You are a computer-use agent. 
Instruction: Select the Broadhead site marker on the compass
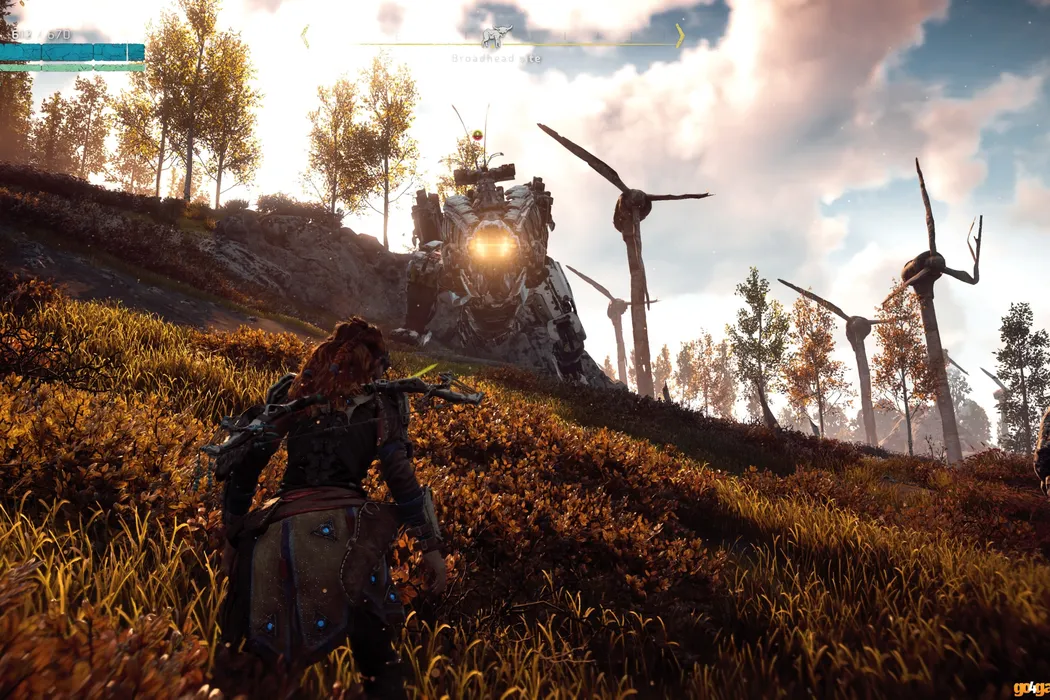[x=495, y=38]
